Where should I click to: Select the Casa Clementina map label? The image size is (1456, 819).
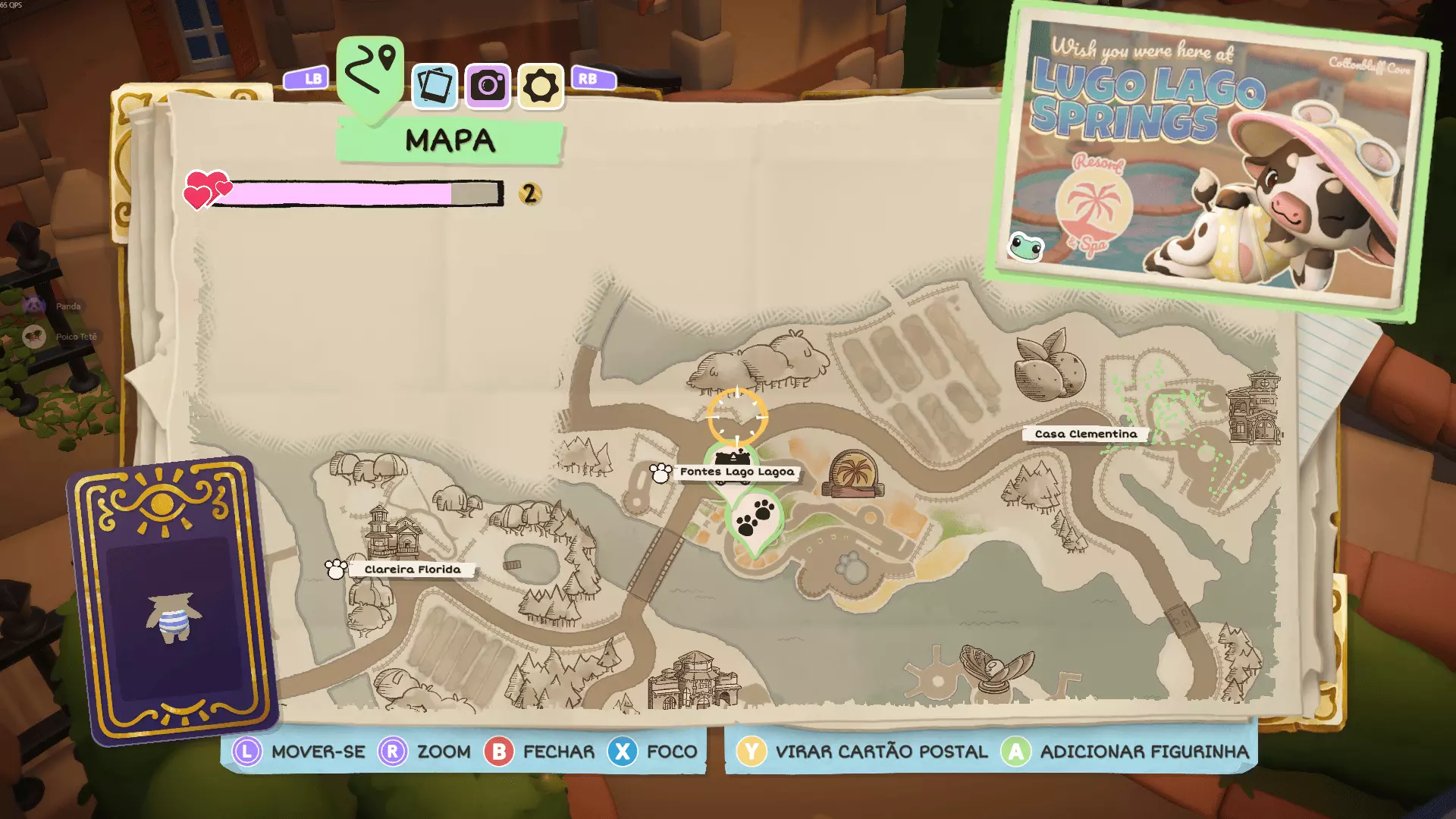1085,434
